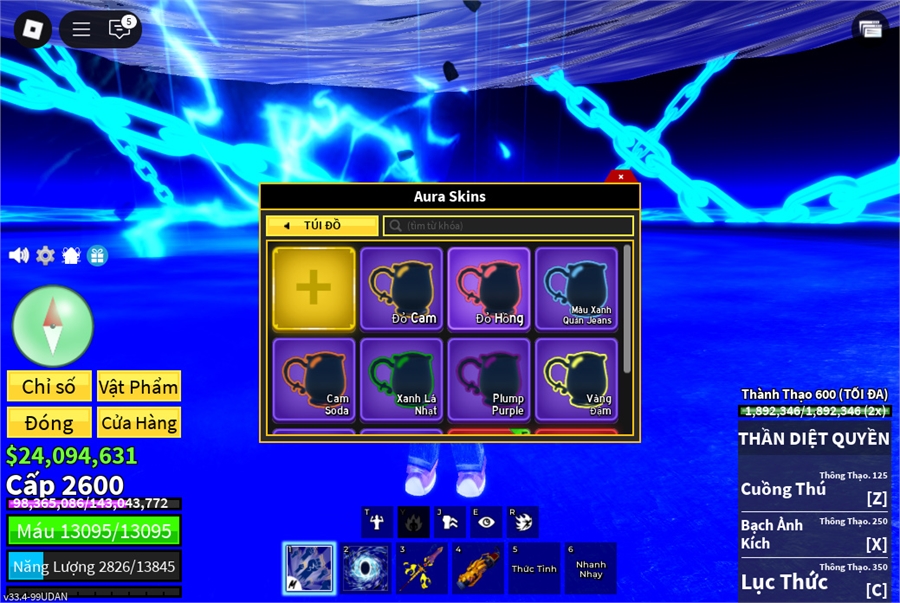Open the Roblox chat overlay

120,29
